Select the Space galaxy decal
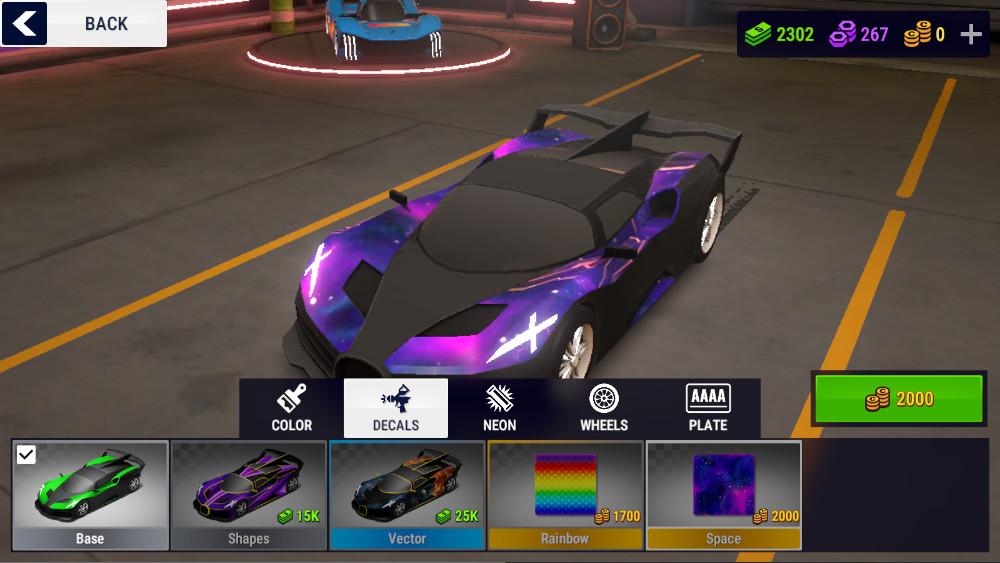Viewport: 1000px width, 563px height. 724,495
